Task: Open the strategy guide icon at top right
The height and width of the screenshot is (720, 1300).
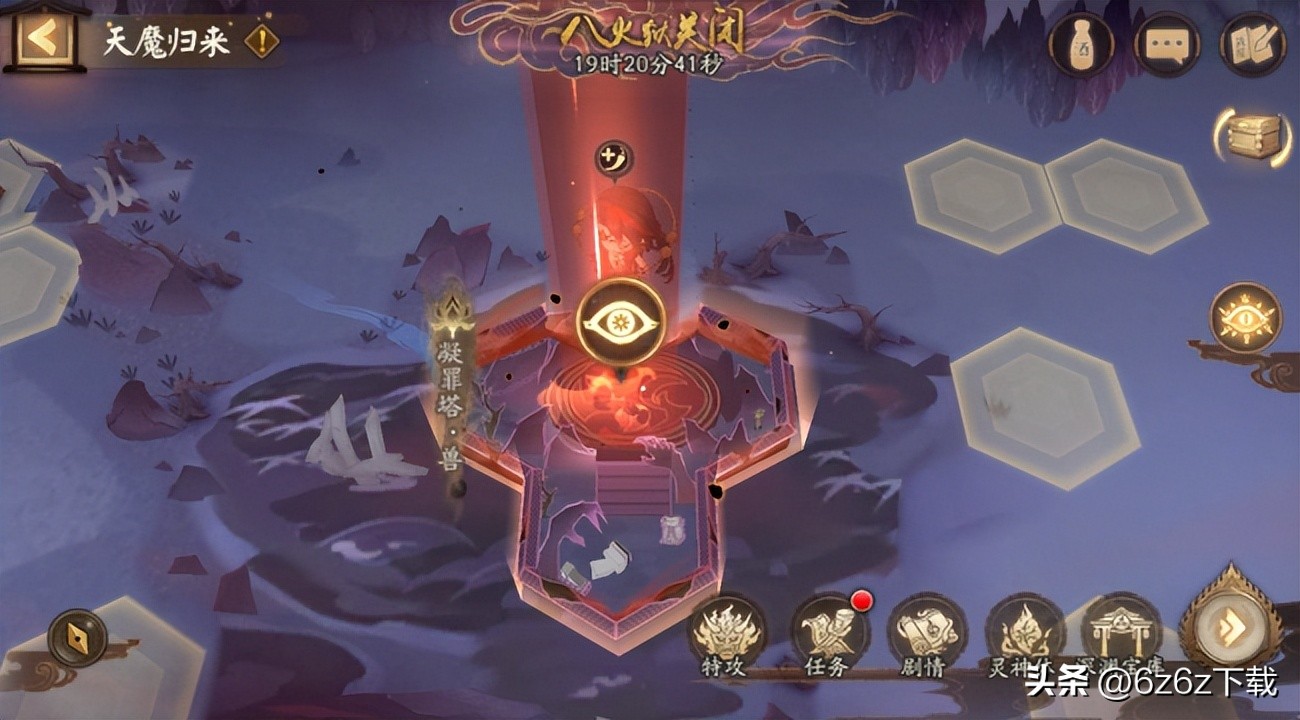Action: point(1255,42)
